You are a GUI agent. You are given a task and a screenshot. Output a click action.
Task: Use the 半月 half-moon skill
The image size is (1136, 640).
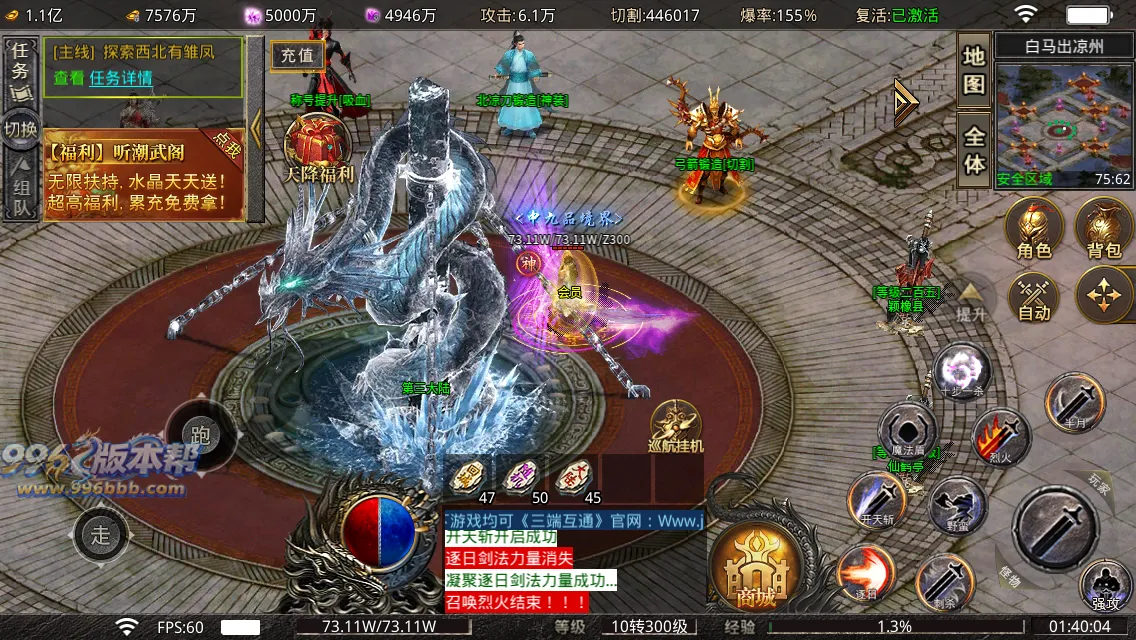(1074, 402)
